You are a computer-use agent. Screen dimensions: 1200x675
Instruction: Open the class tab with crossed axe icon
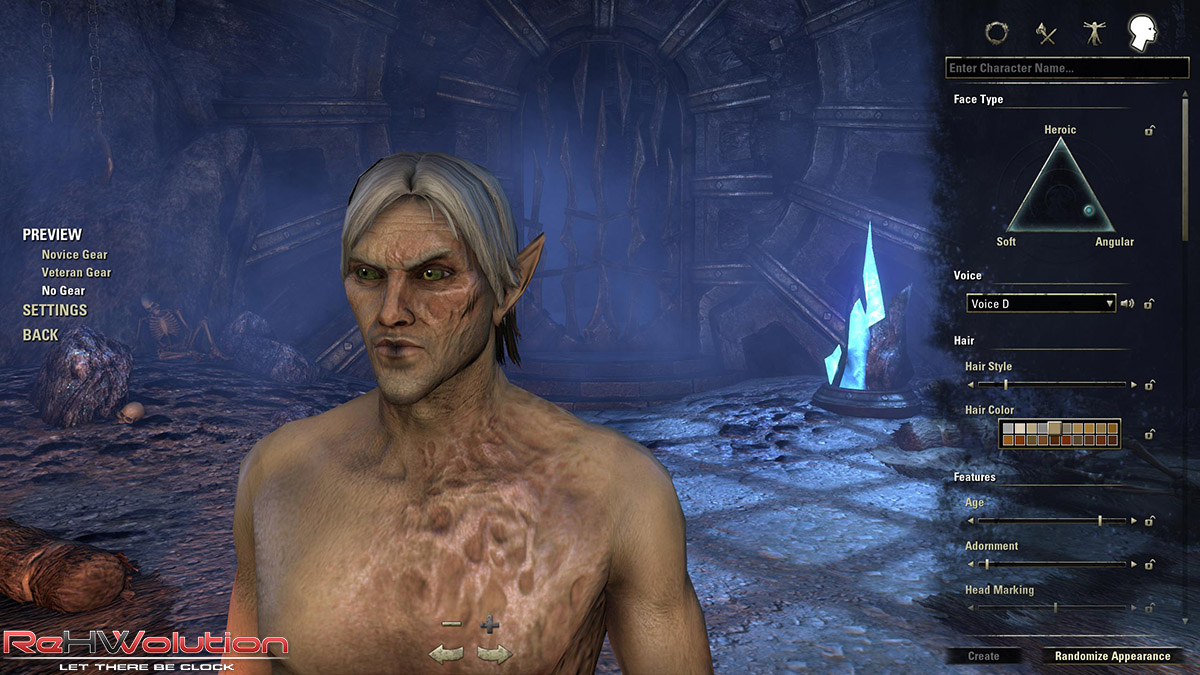click(1046, 33)
